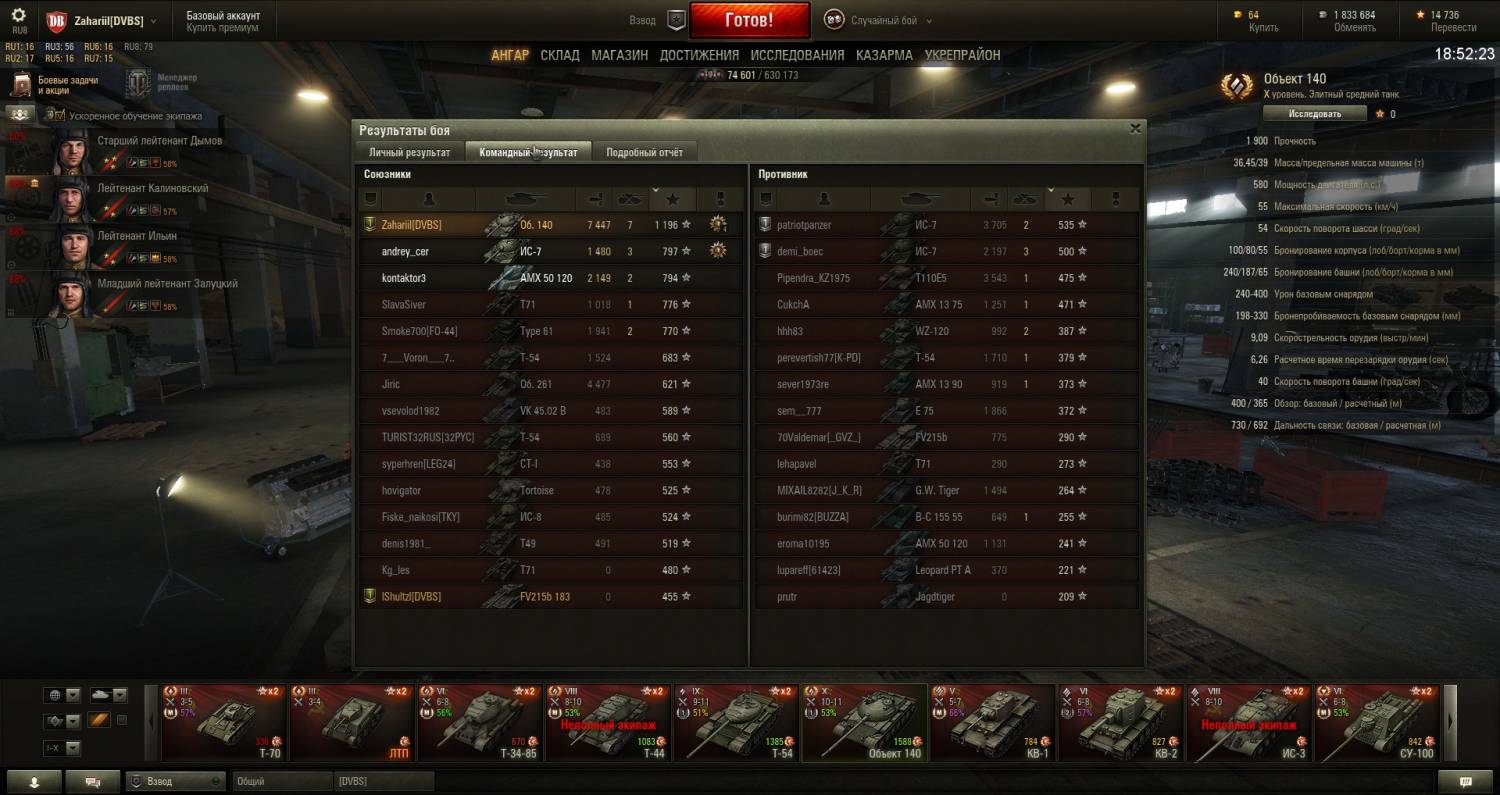
Task: Open Боевые задачи и акции
Action: pyautogui.click(x=55, y=84)
